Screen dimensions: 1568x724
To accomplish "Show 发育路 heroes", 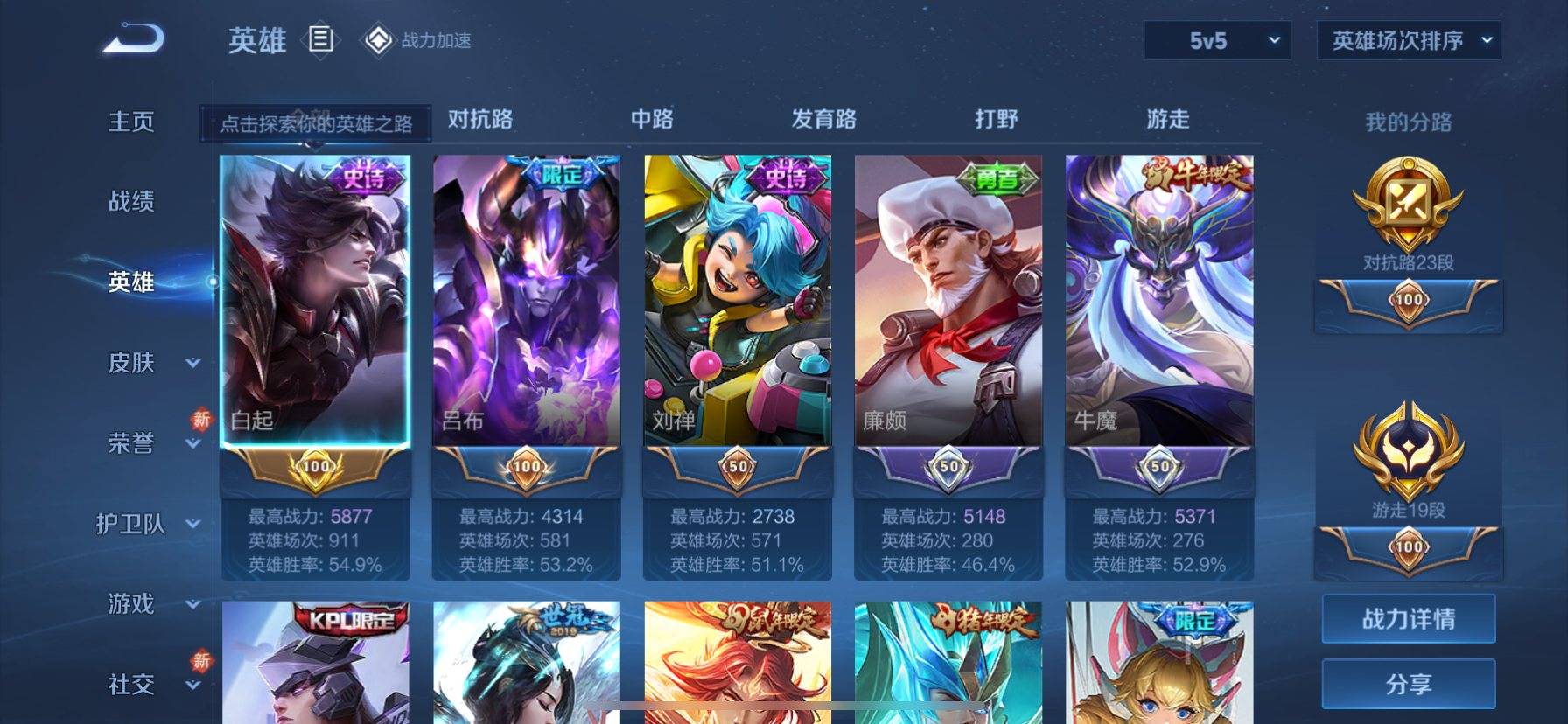I will 823,119.
